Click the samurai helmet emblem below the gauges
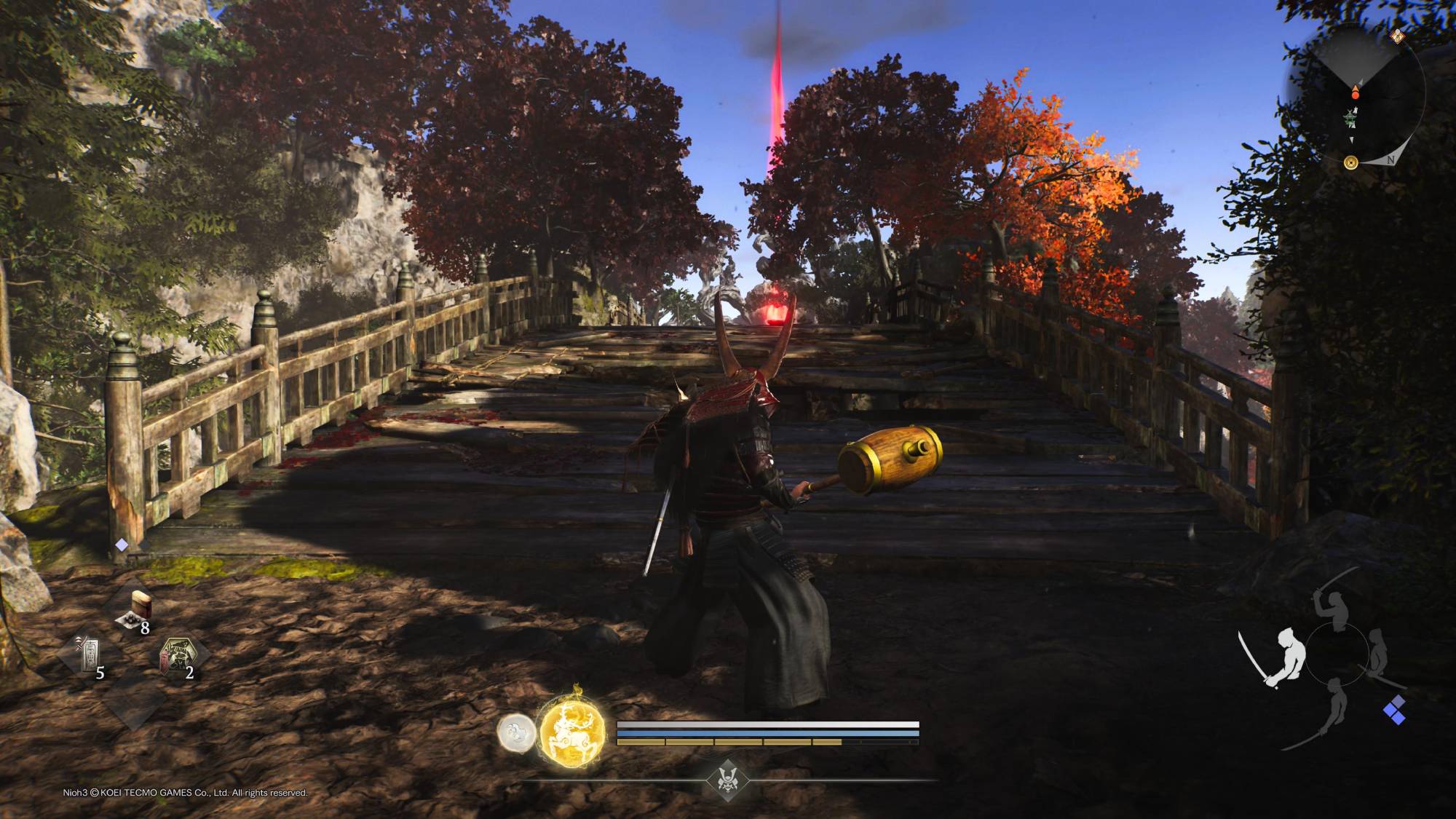The width and height of the screenshot is (1456, 819). click(x=728, y=780)
